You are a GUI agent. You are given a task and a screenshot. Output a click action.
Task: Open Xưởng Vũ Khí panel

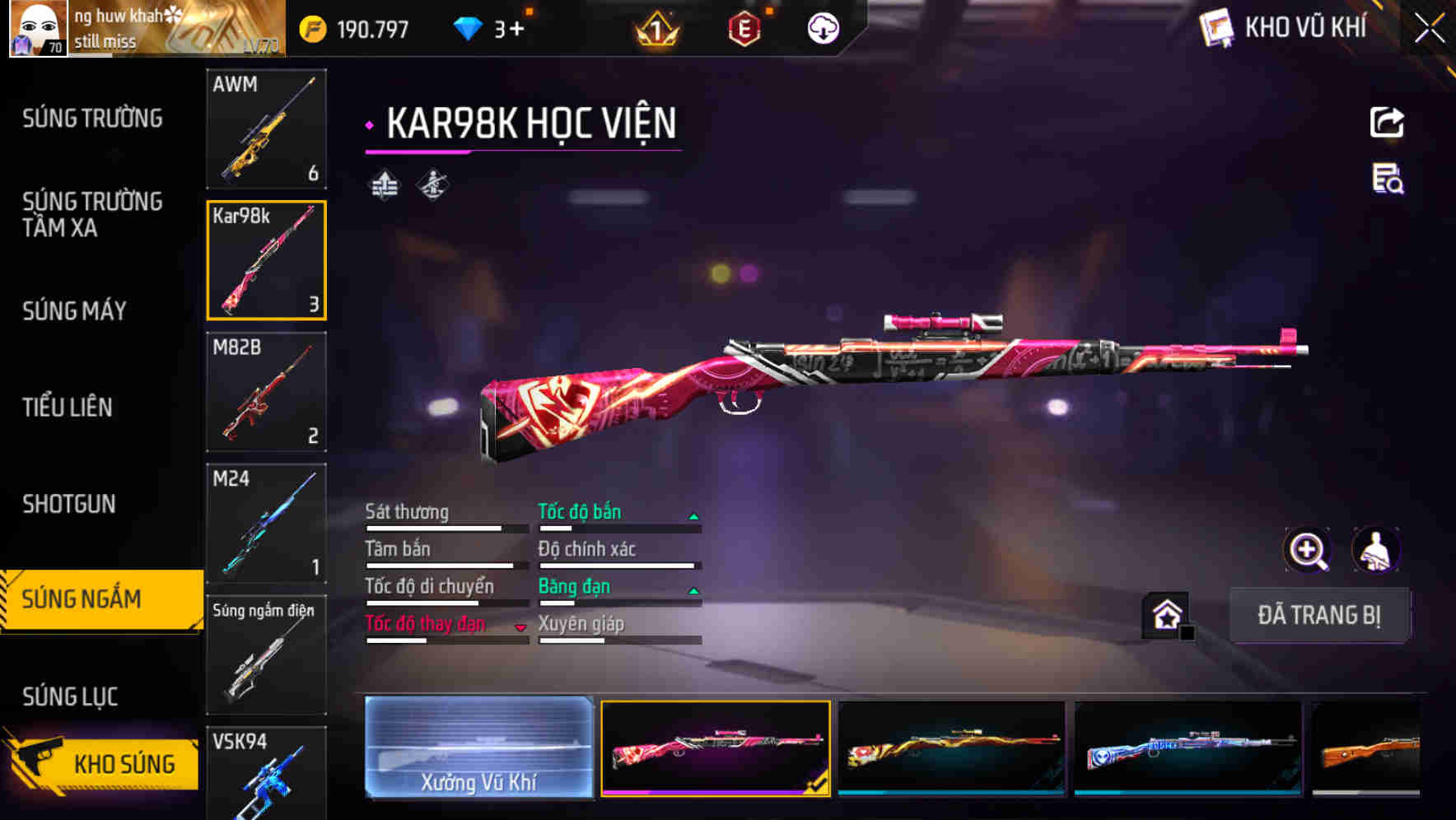pyautogui.click(x=478, y=749)
